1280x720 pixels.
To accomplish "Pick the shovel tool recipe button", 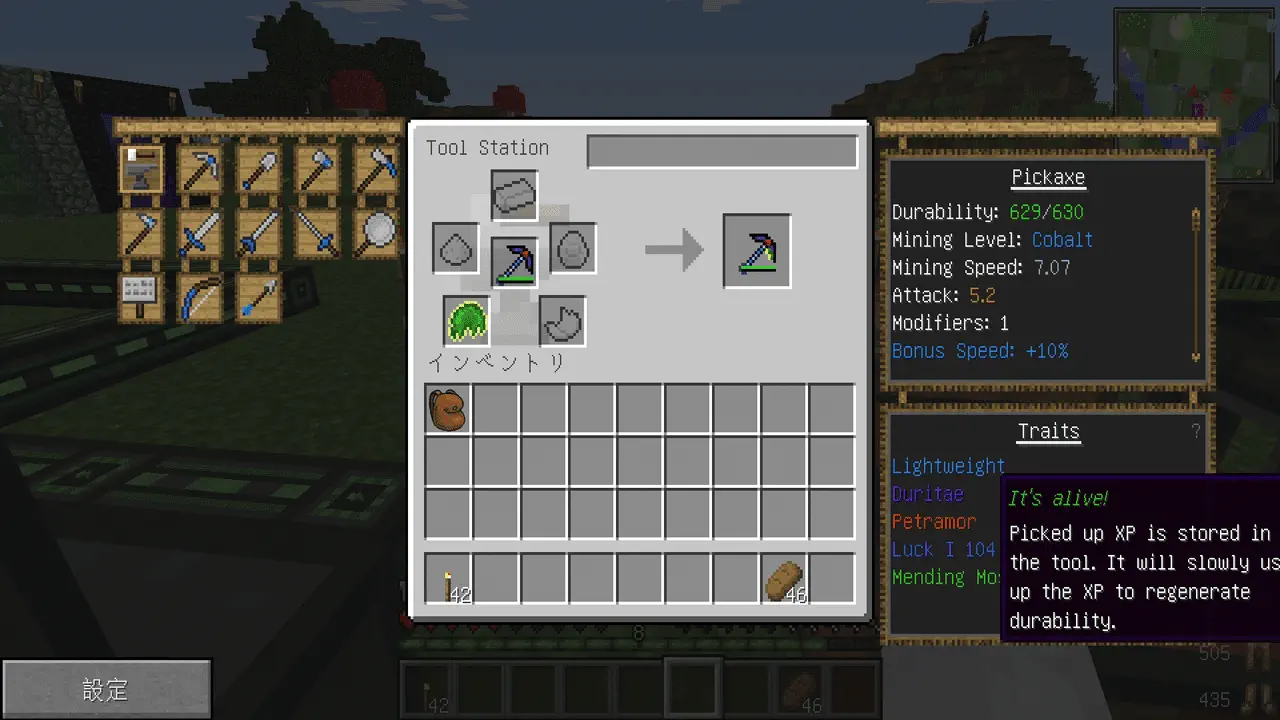I will (x=259, y=169).
